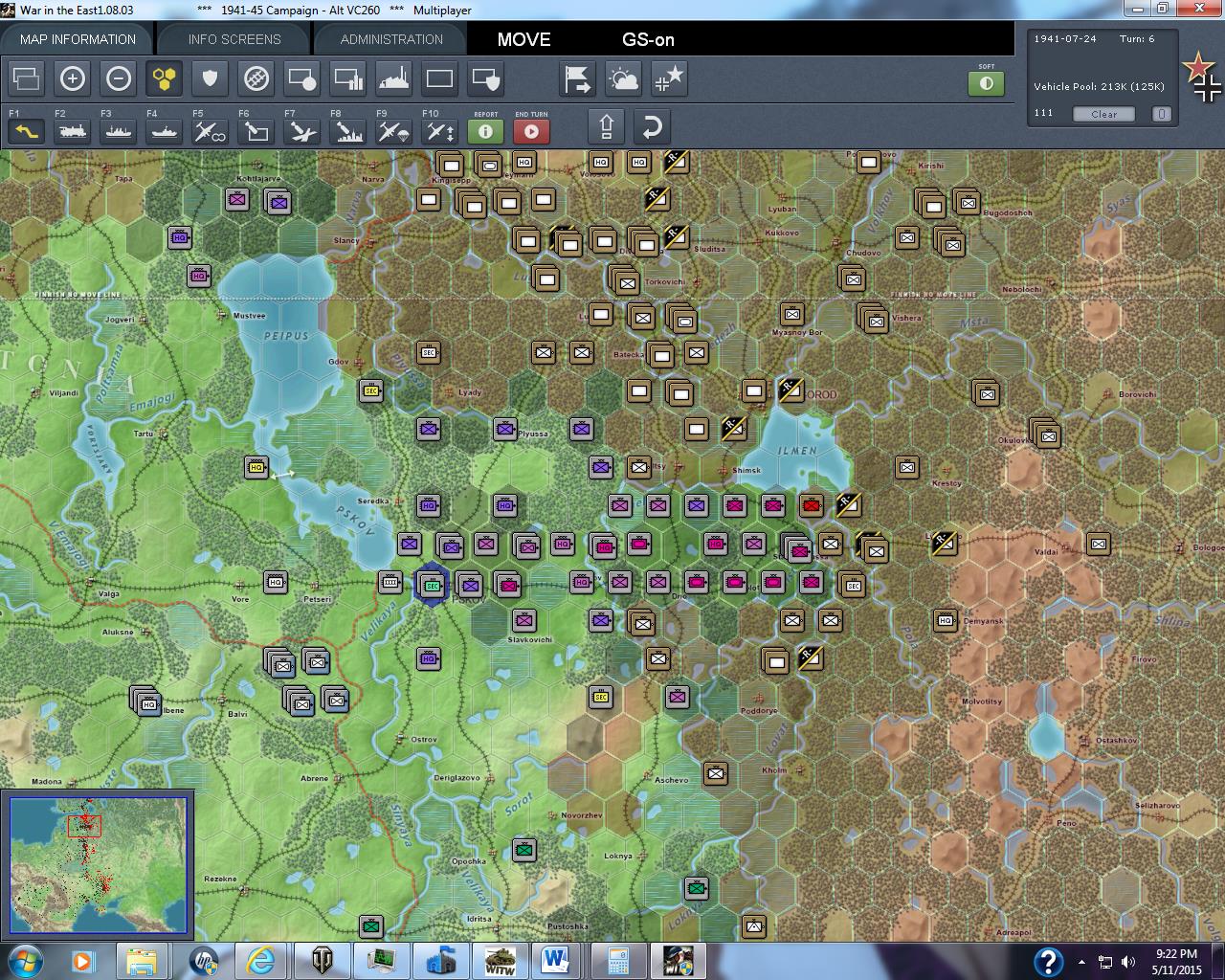Click the F1 undo move arrow
This screenshot has width=1225, height=980.
click(x=26, y=129)
